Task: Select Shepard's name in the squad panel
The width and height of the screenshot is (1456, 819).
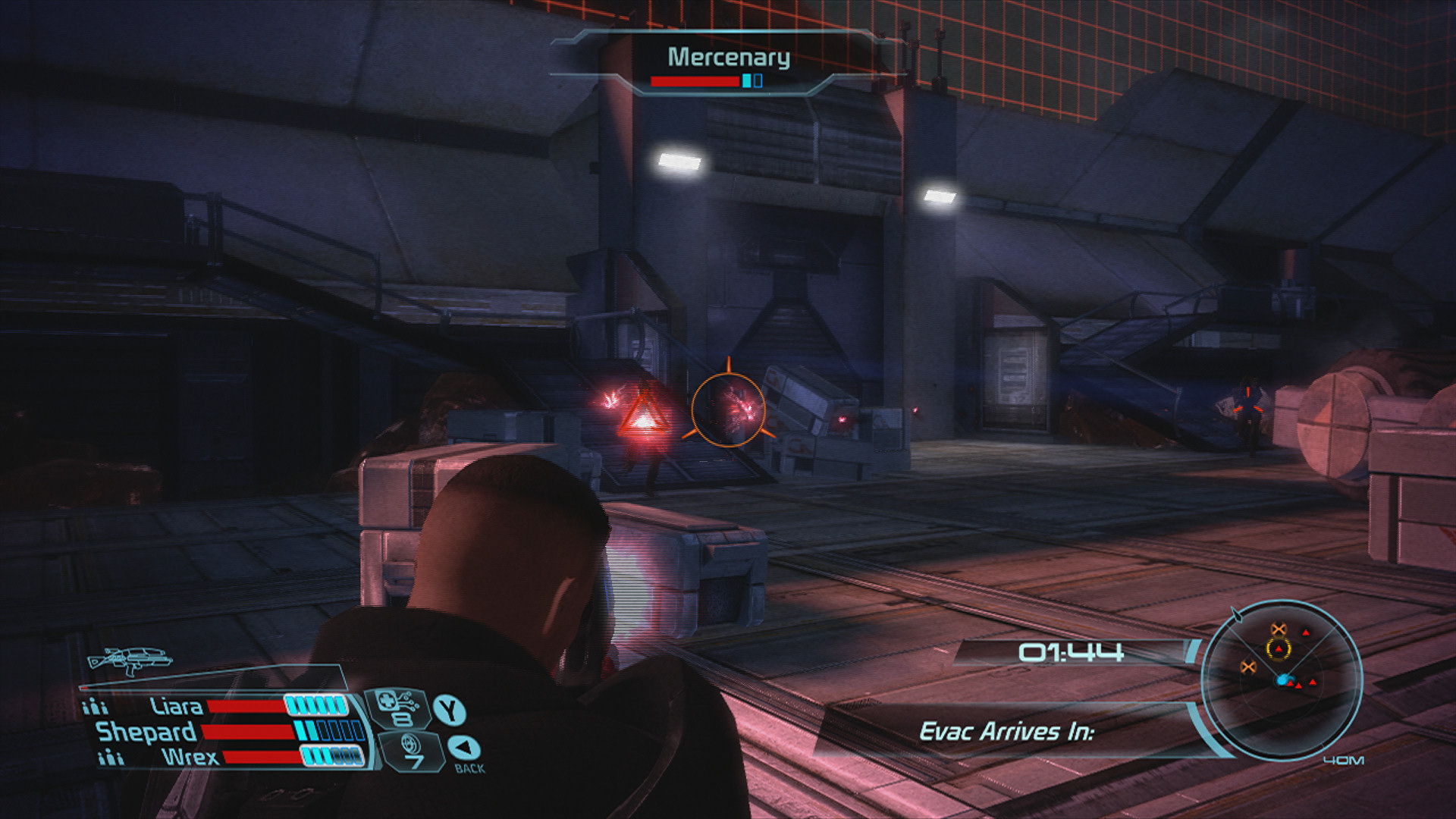Action: pyautogui.click(x=146, y=732)
